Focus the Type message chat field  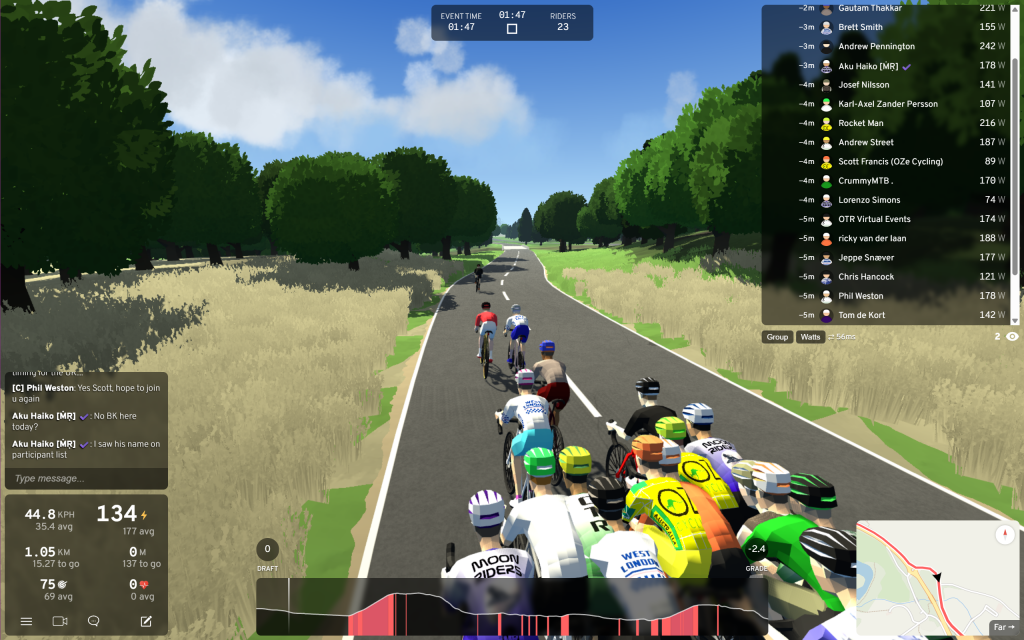[x=84, y=479]
